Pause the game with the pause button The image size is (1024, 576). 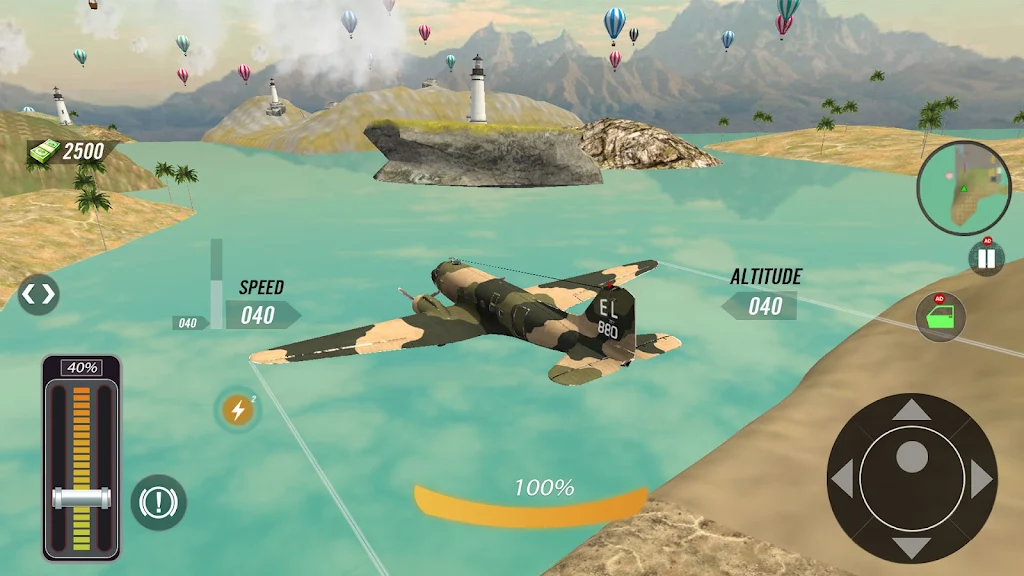(x=986, y=258)
